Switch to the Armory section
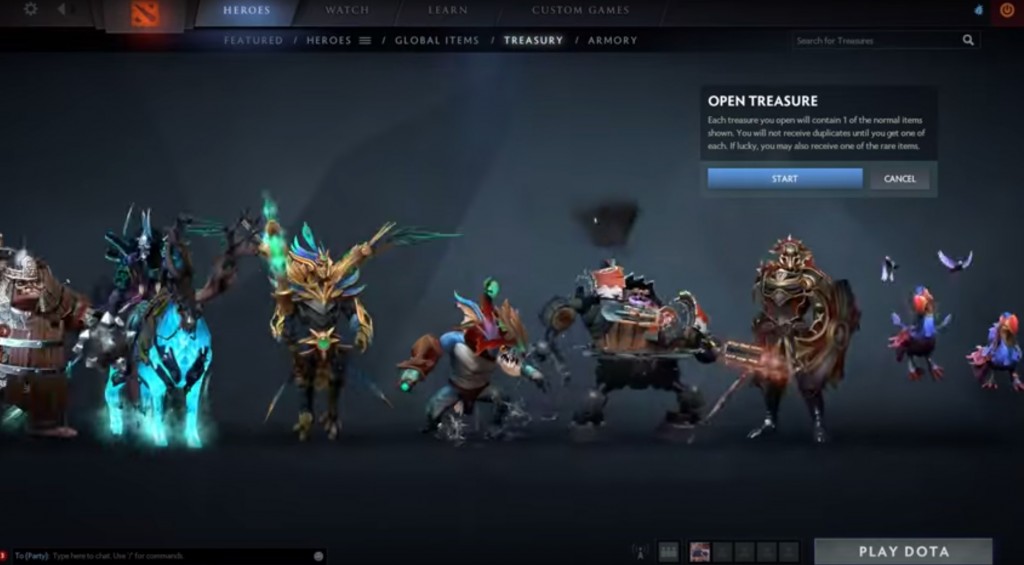 [612, 40]
